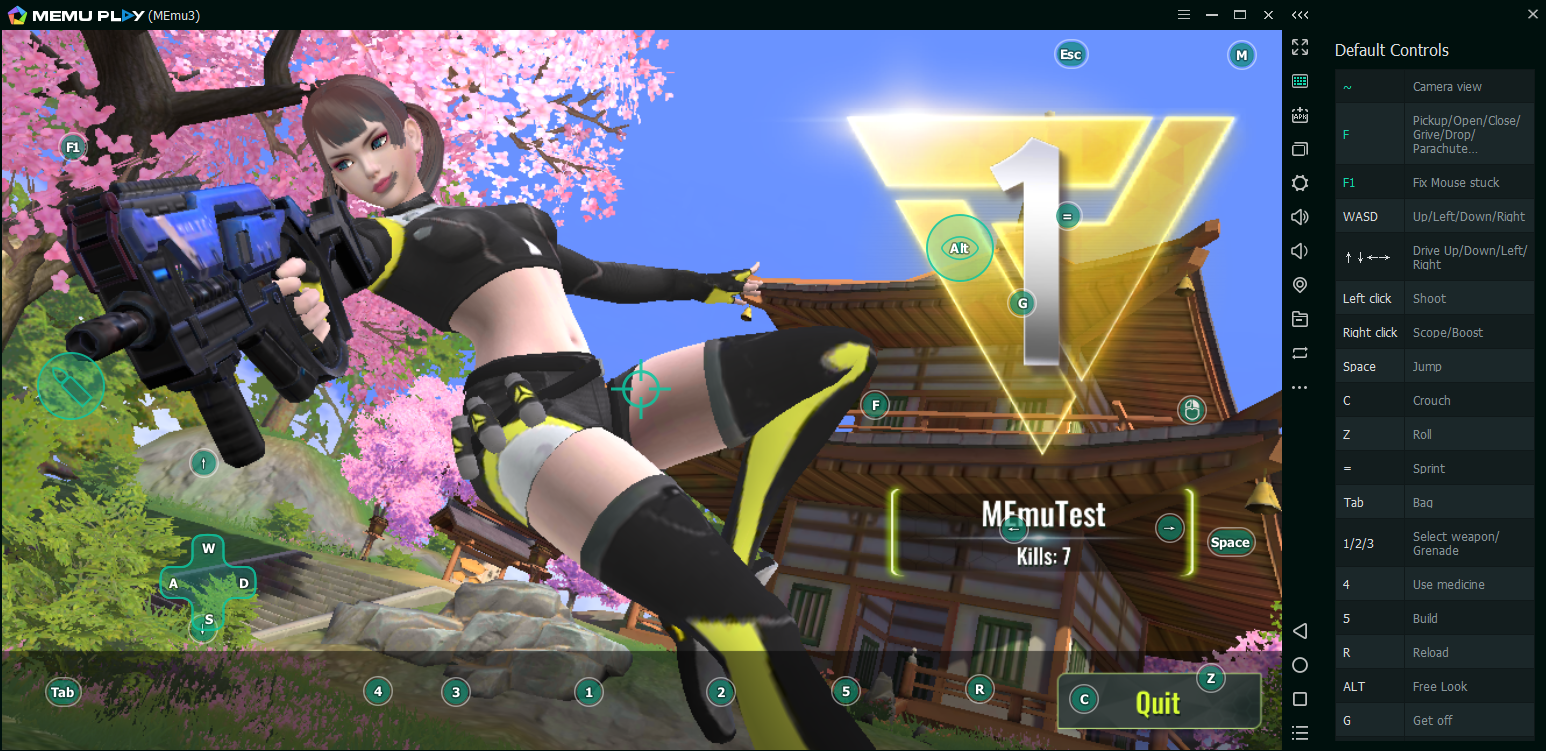Open the Android menu list button
The width and height of the screenshot is (1546, 751).
click(x=1300, y=733)
